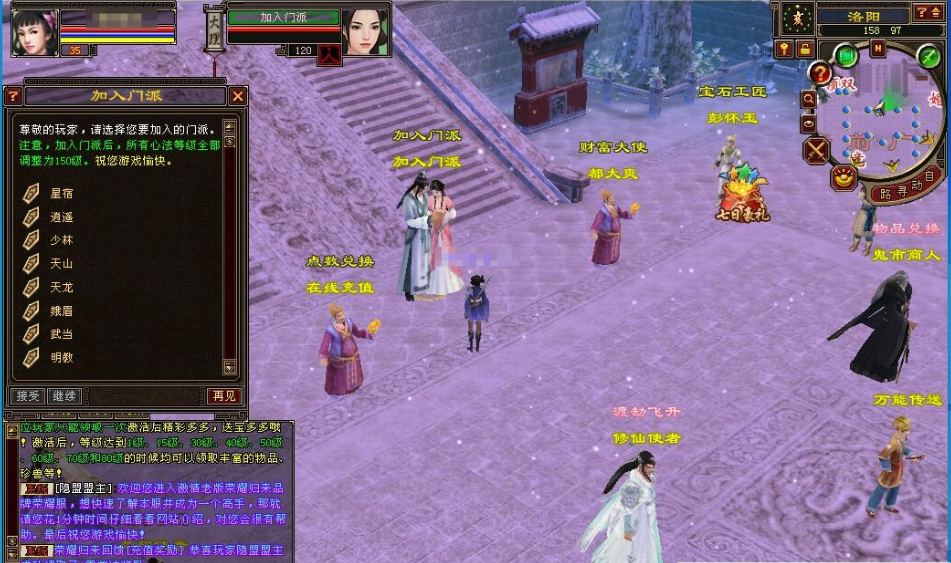Pick the 武当 sect option
This screenshot has width=951, height=563.
coord(61,334)
